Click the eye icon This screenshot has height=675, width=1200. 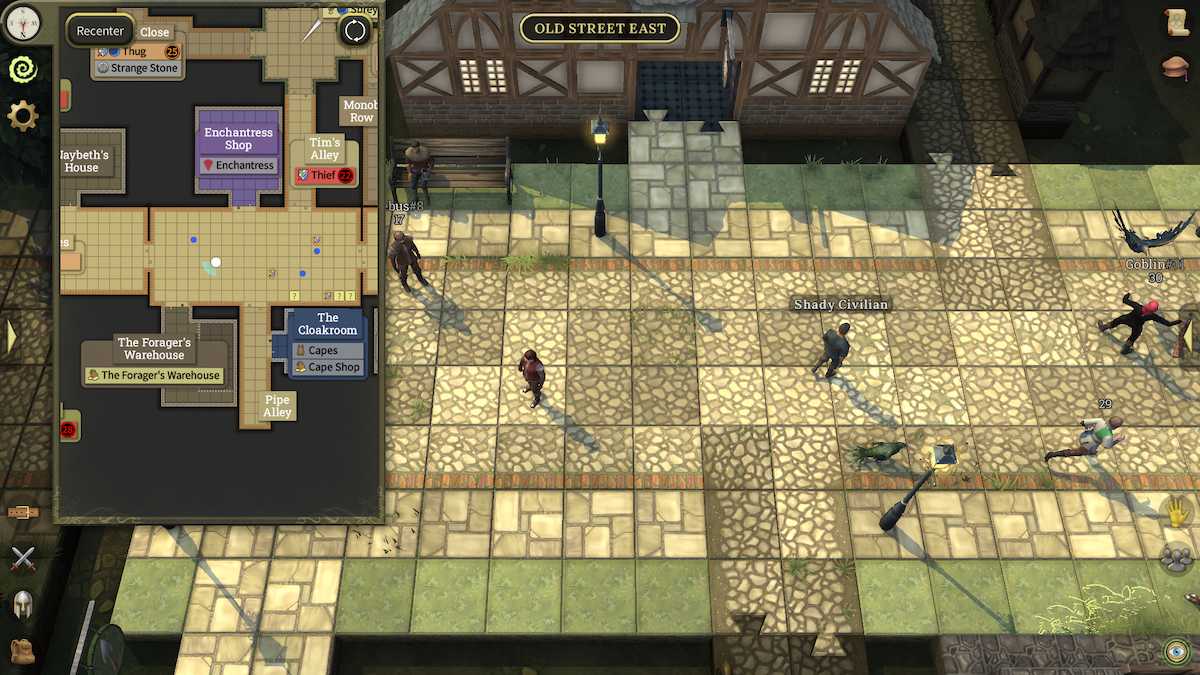tap(1176, 652)
